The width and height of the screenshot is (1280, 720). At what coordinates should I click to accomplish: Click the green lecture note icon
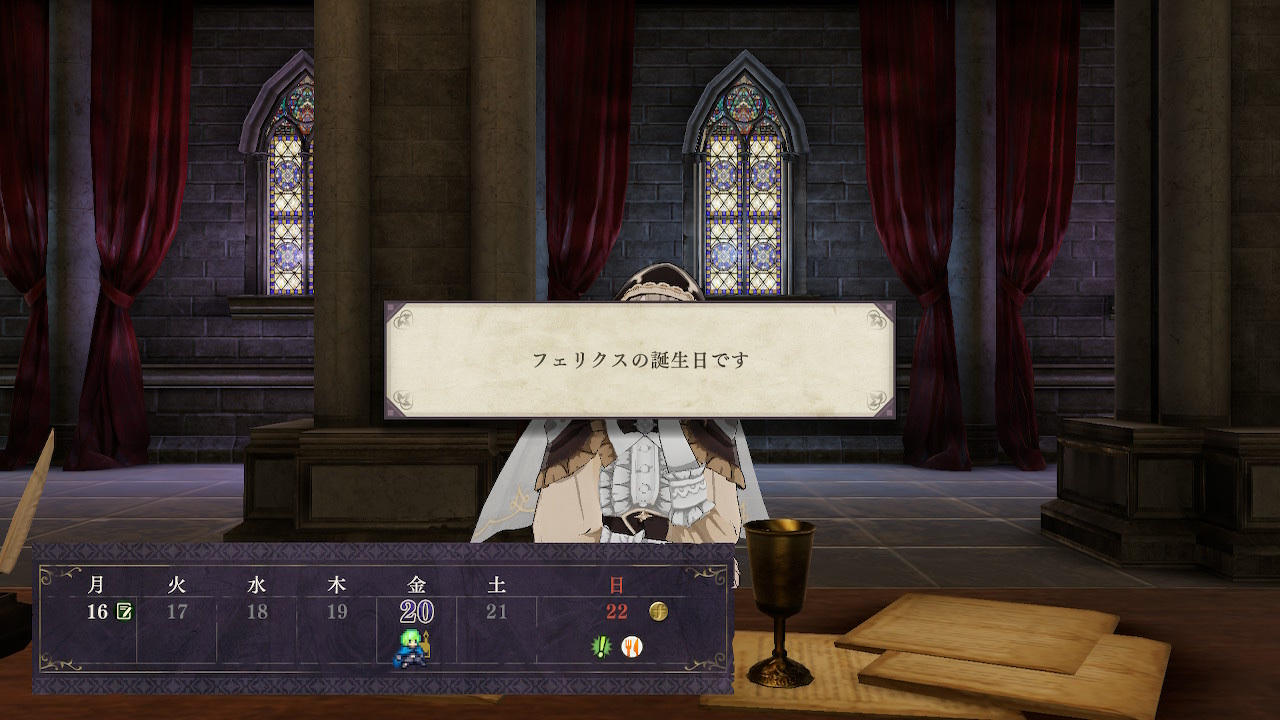(125, 611)
